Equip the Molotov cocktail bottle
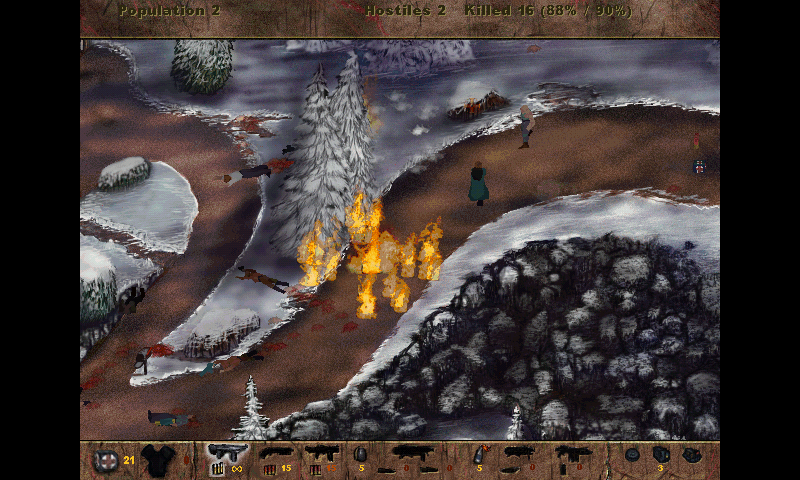This screenshot has height=480, width=800. pos(479,456)
